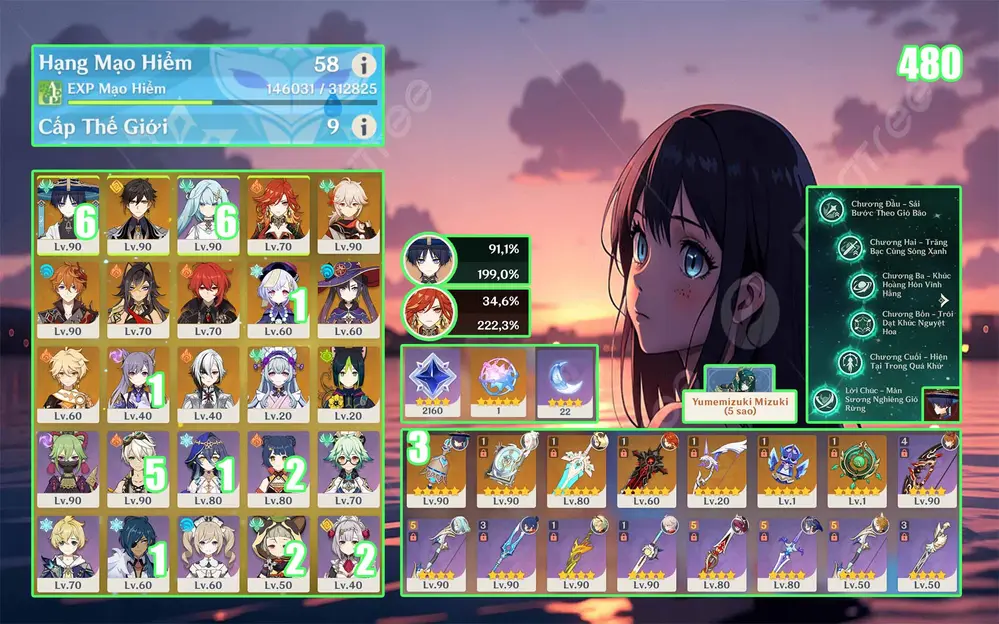Select the Primogem item showing 2160

pos(433,380)
